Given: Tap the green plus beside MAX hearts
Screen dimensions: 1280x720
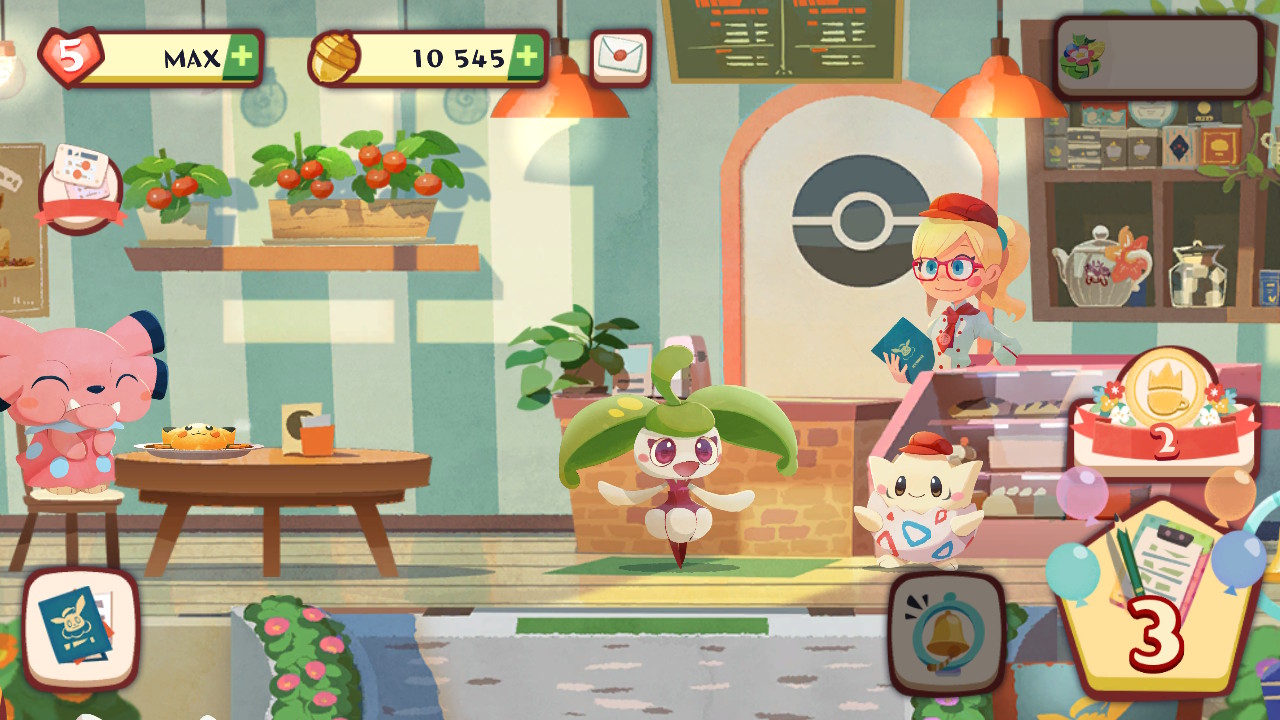Looking at the screenshot, I should click(240, 58).
